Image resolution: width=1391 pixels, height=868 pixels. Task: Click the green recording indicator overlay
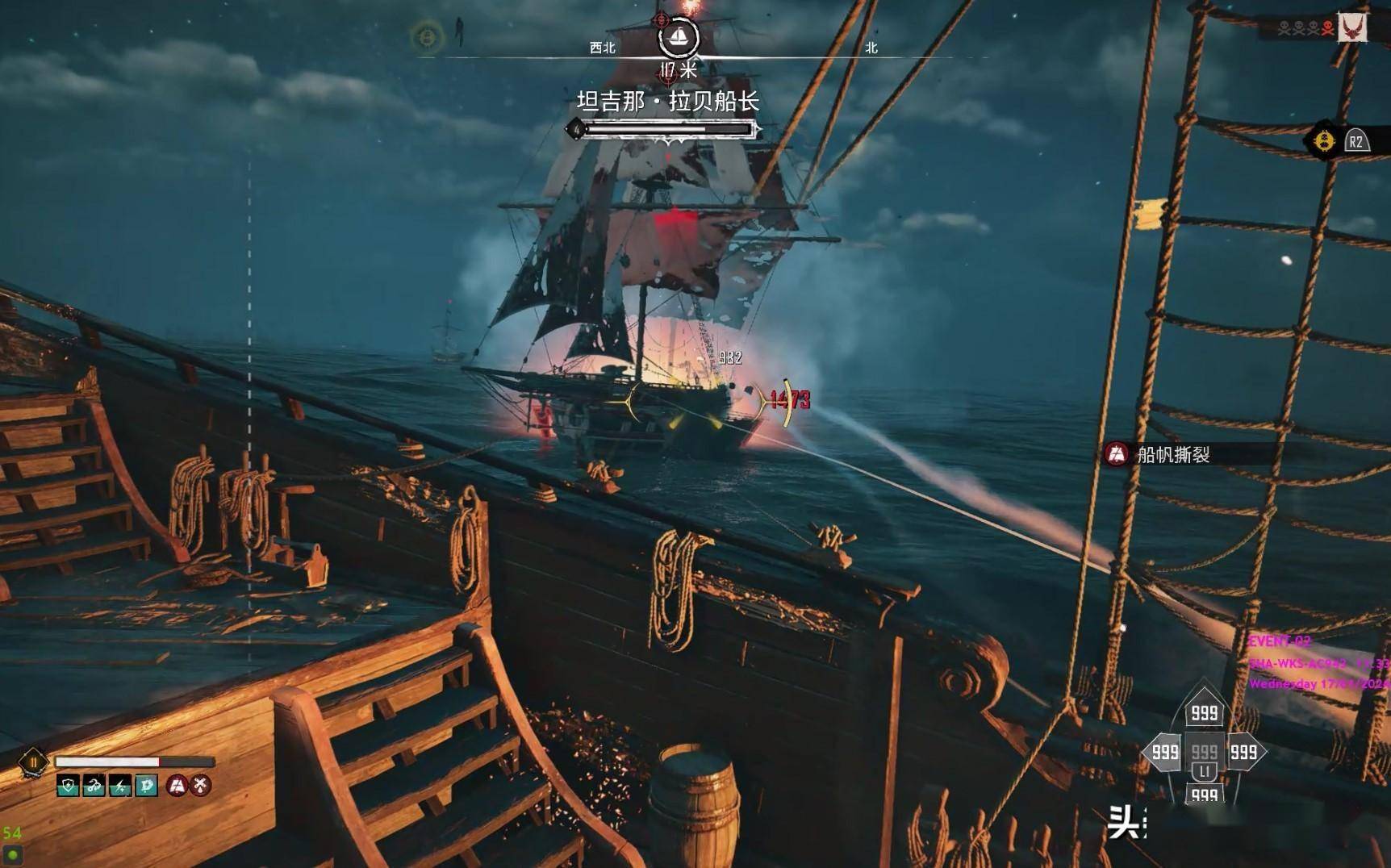click(13, 853)
